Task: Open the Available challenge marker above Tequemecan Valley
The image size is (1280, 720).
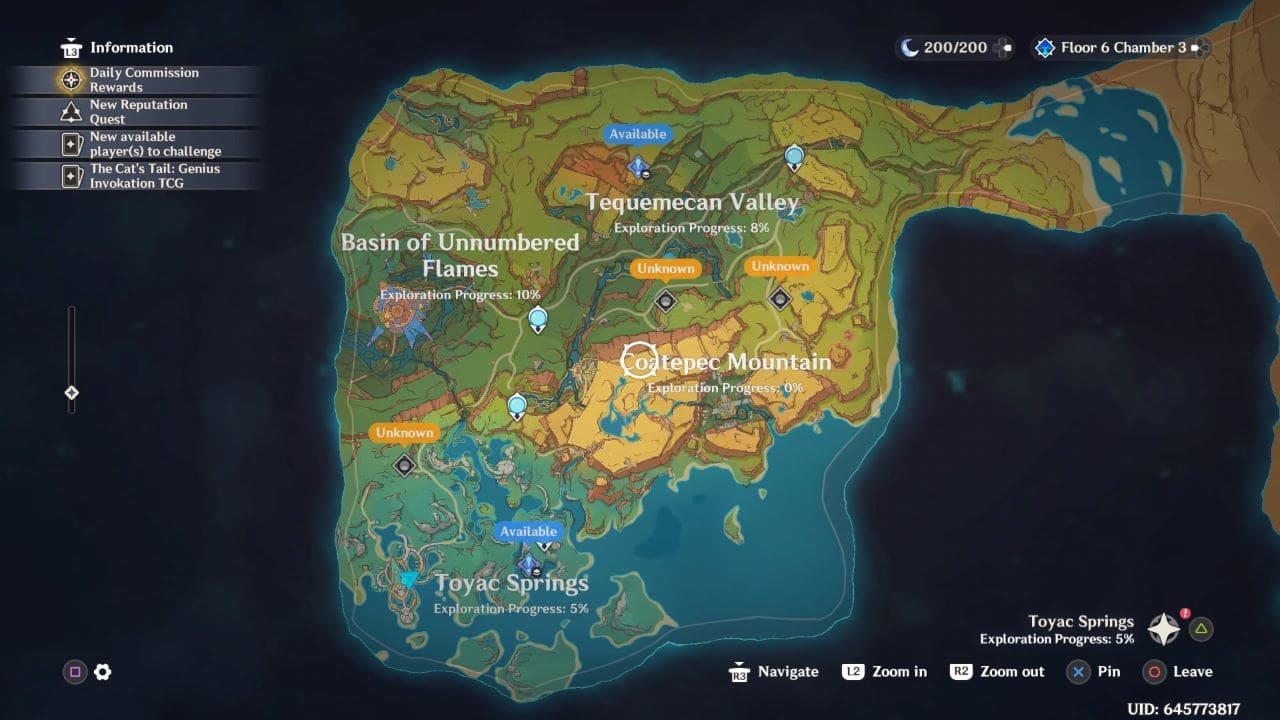Action: pos(638,162)
